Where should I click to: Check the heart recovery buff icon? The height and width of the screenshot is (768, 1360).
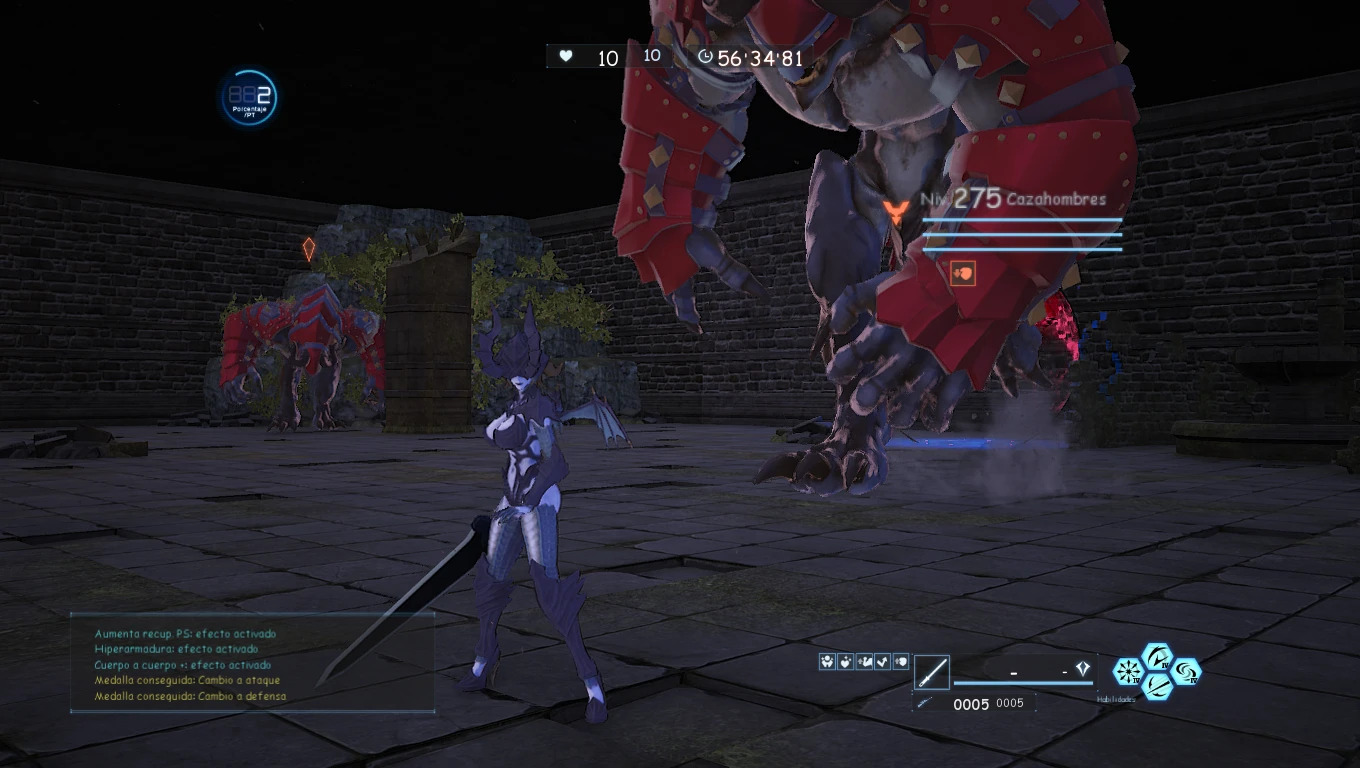tap(845, 661)
